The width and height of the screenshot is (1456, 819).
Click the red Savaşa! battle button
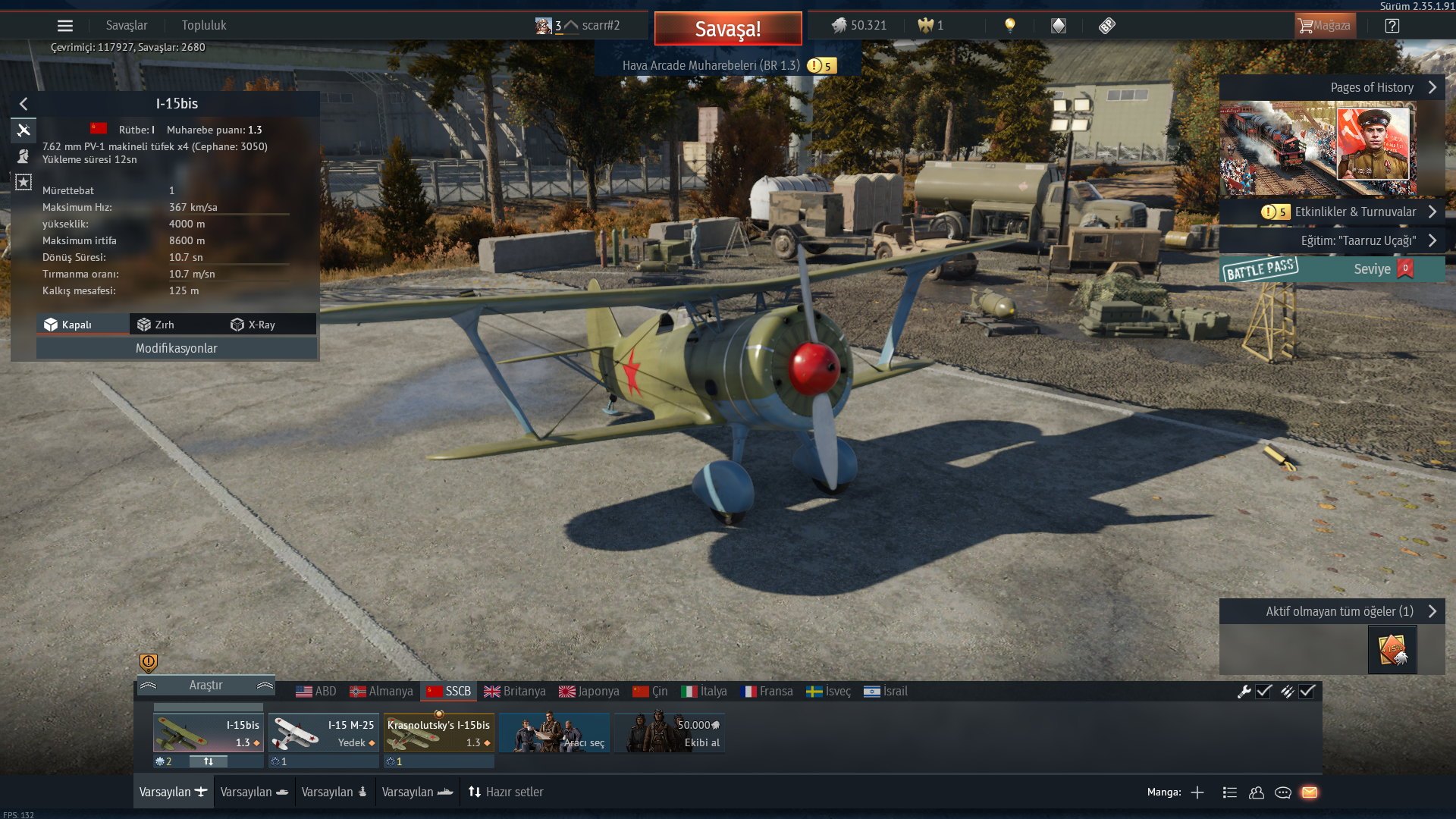click(x=727, y=29)
